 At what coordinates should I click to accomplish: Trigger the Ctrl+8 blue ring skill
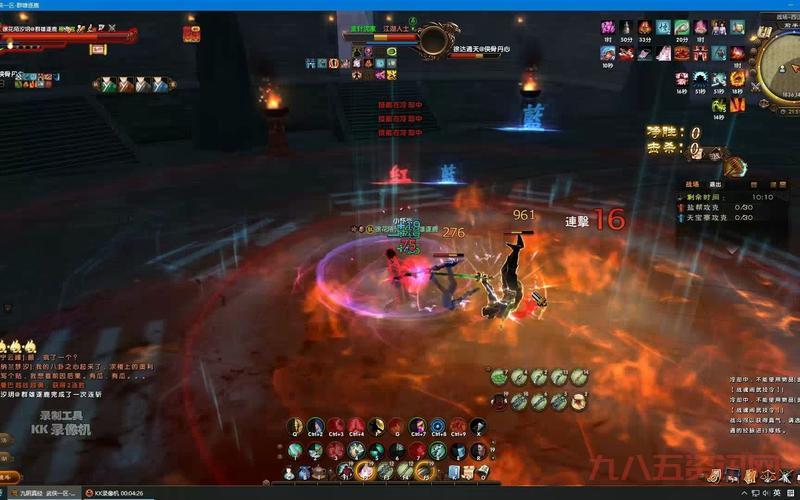(x=438, y=427)
